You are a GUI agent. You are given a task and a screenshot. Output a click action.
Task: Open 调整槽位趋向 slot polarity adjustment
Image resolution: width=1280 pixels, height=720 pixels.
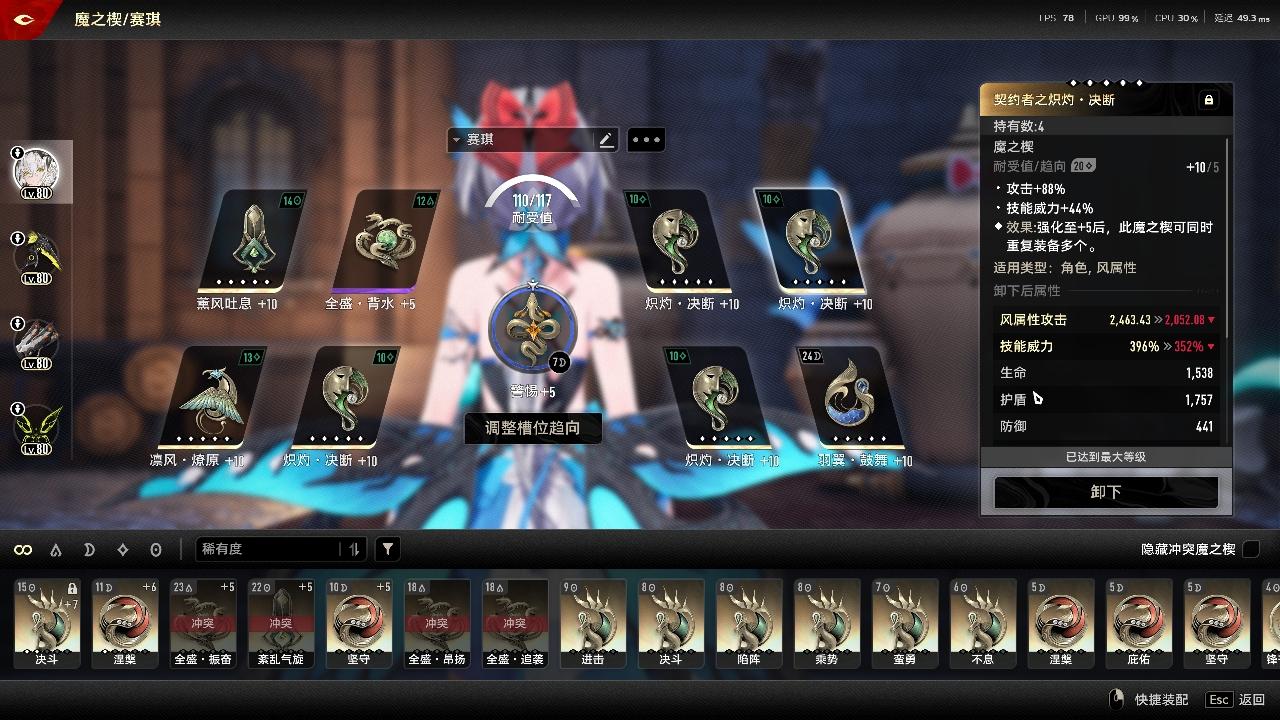tap(532, 428)
